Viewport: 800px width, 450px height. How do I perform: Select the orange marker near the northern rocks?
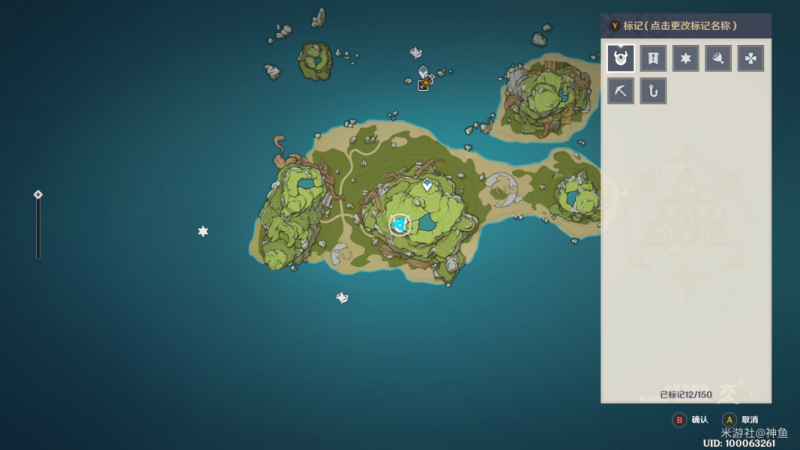click(424, 85)
